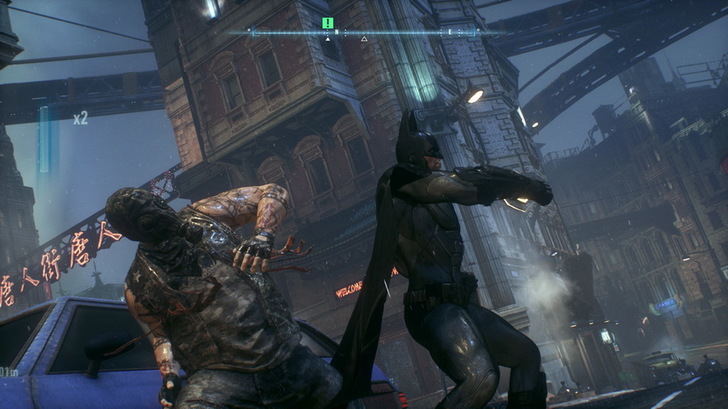Select the compass bar at the top
The height and width of the screenshot is (409, 728).
365,32
